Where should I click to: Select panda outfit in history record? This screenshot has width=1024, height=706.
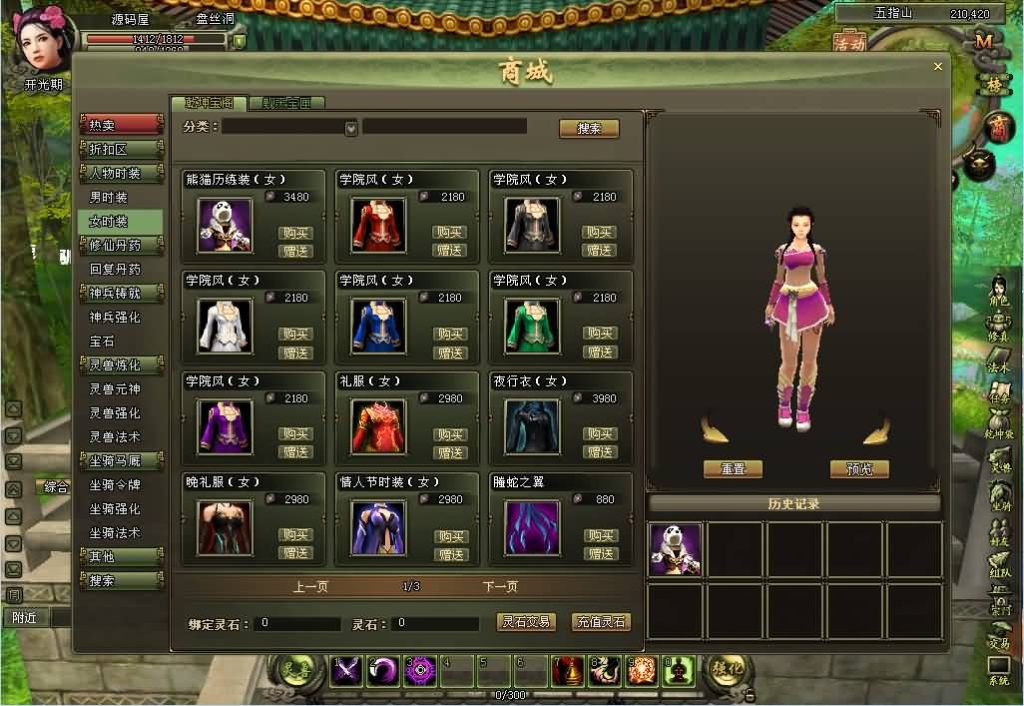[675, 550]
